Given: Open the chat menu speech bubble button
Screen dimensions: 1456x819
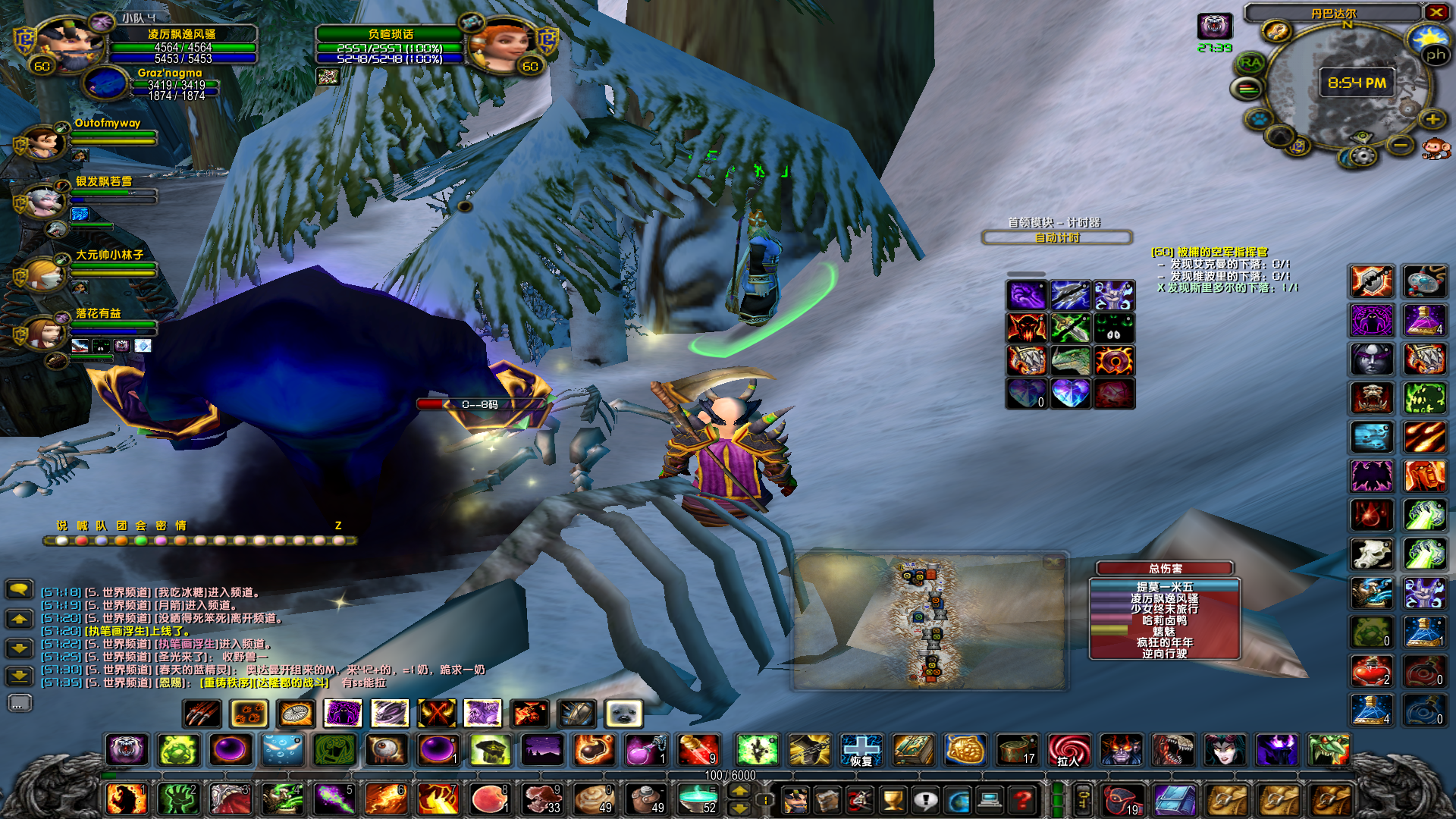Looking at the screenshot, I should pos(19,588).
